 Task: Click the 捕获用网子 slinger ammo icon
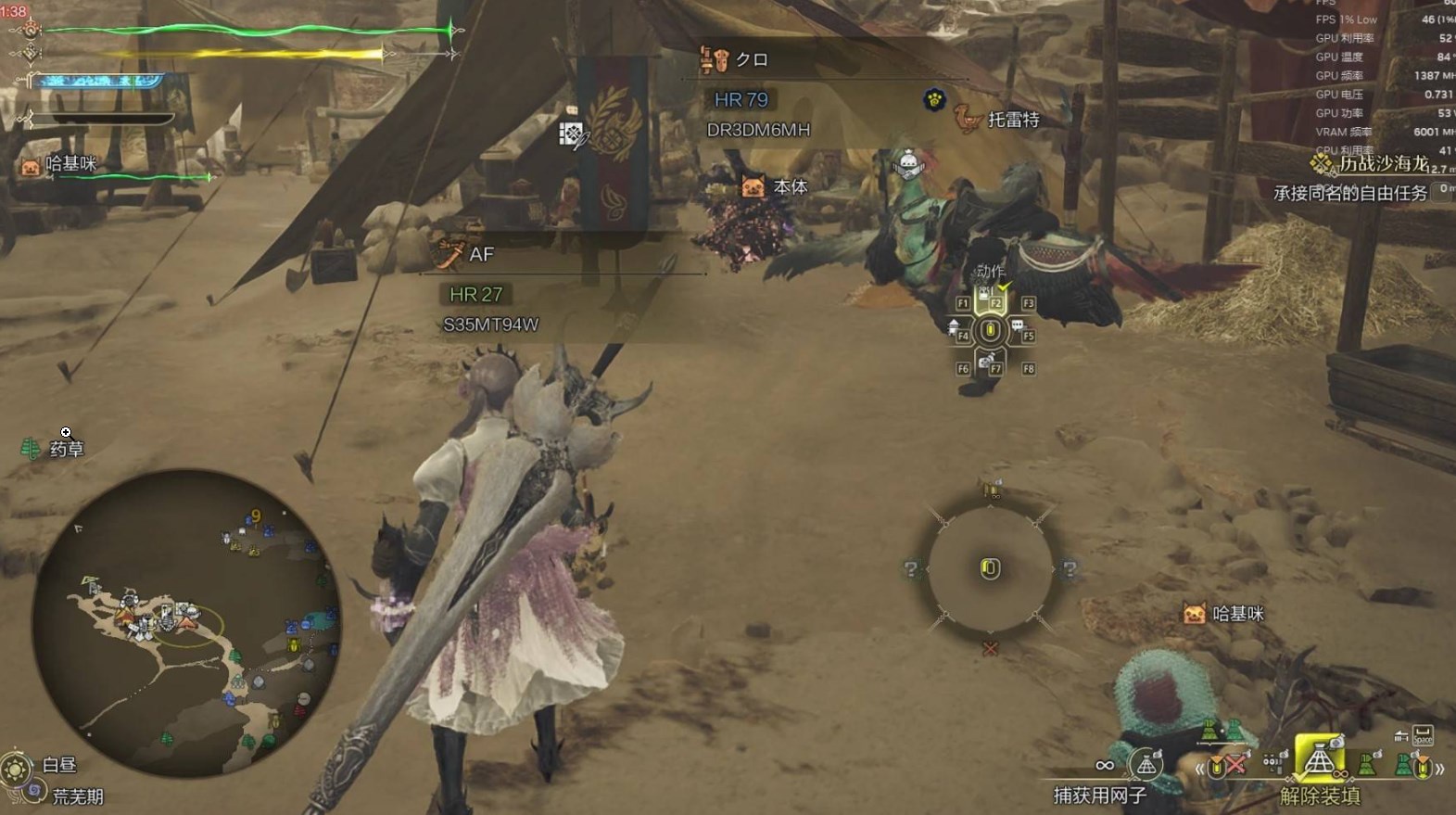tap(1146, 765)
